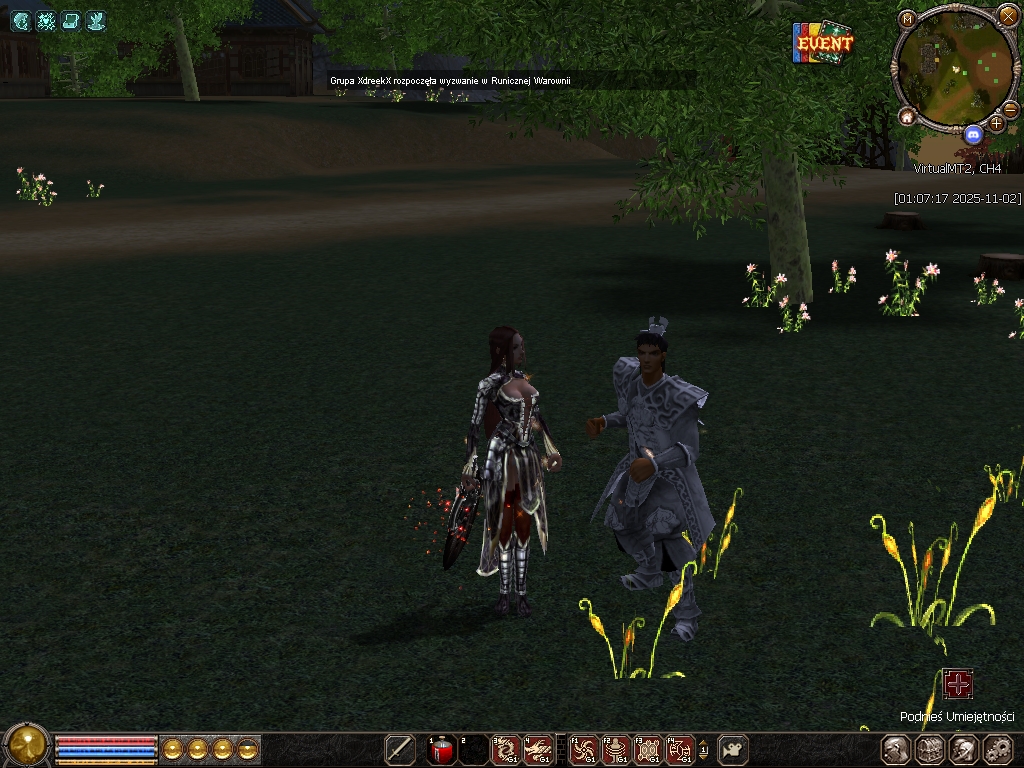Open the inventory chest icon
Image resolution: width=1024 pixels, height=768 pixels.
(x=930, y=749)
